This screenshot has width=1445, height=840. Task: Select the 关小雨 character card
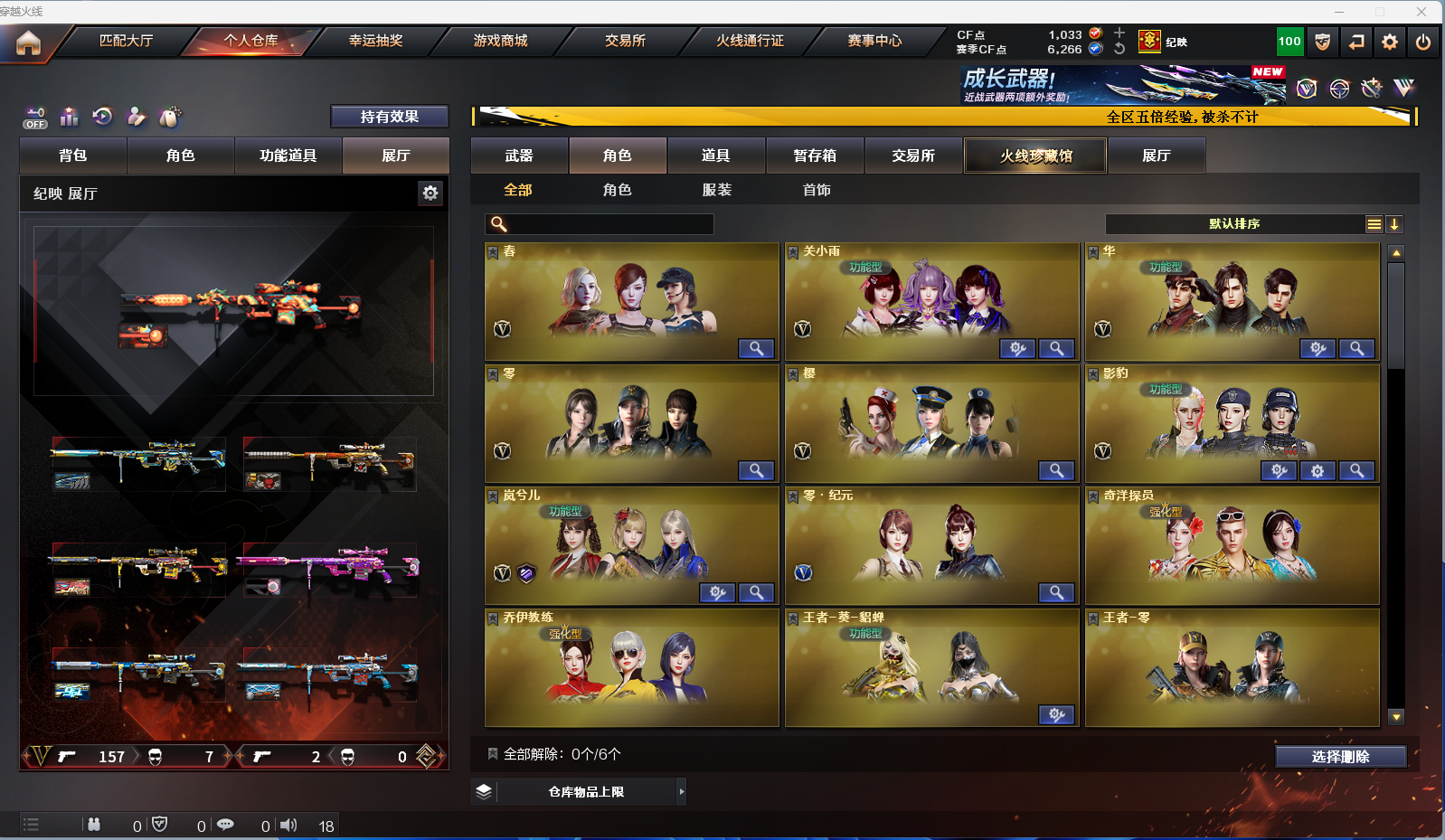tap(931, 301)
